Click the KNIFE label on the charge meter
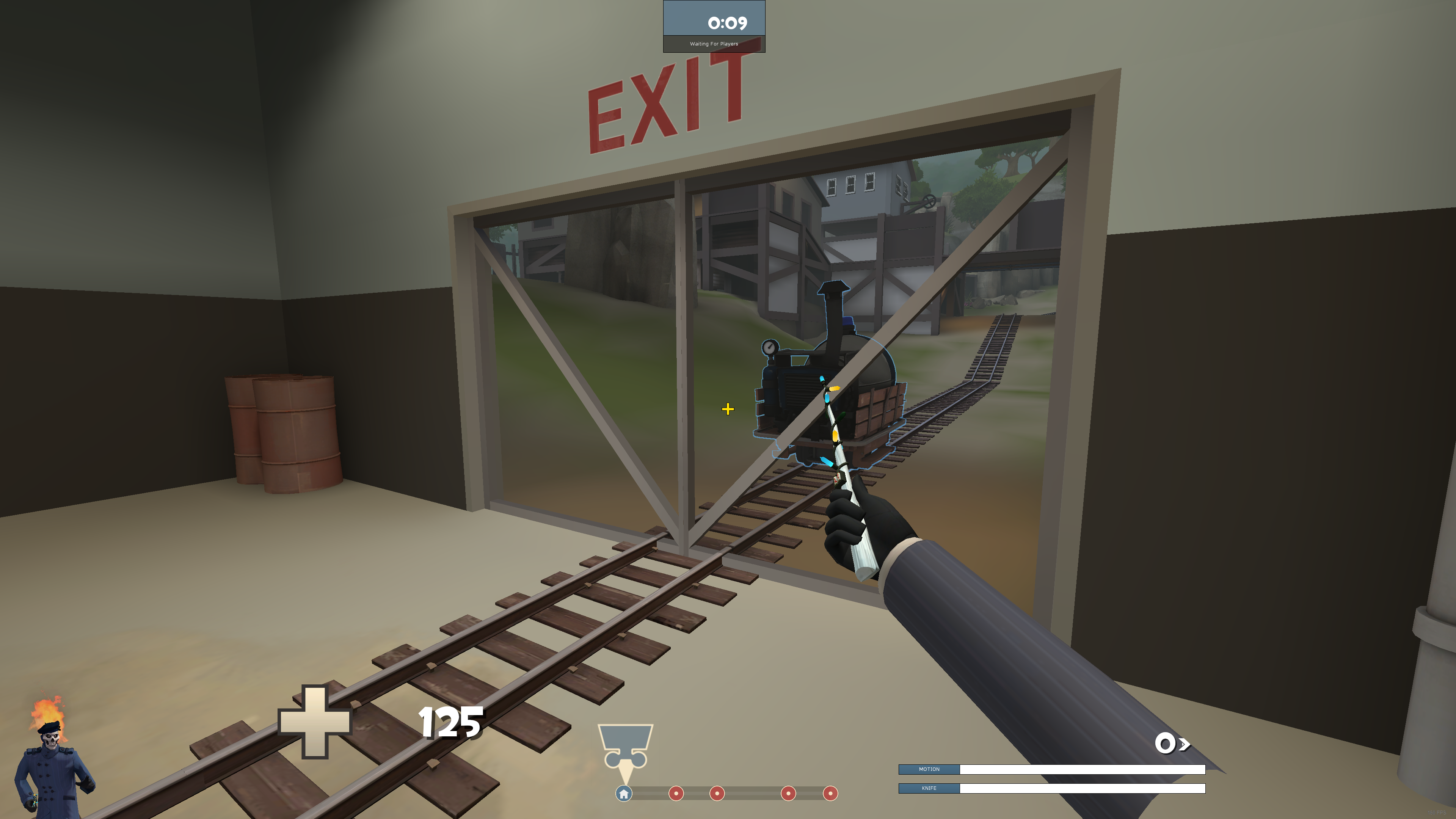Image resolution: width=1456 pixels, height=819 pixels. pyautogui.click(x=929, y=789)
